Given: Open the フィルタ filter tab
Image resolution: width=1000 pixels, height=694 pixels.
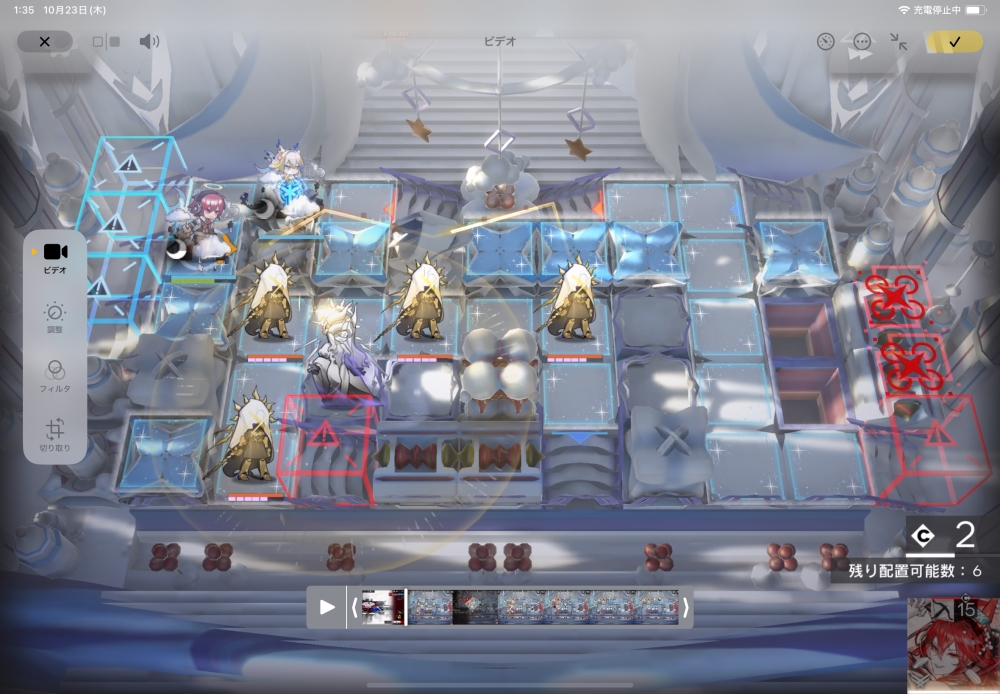Looking at the screenshot, I should (55, 375).
